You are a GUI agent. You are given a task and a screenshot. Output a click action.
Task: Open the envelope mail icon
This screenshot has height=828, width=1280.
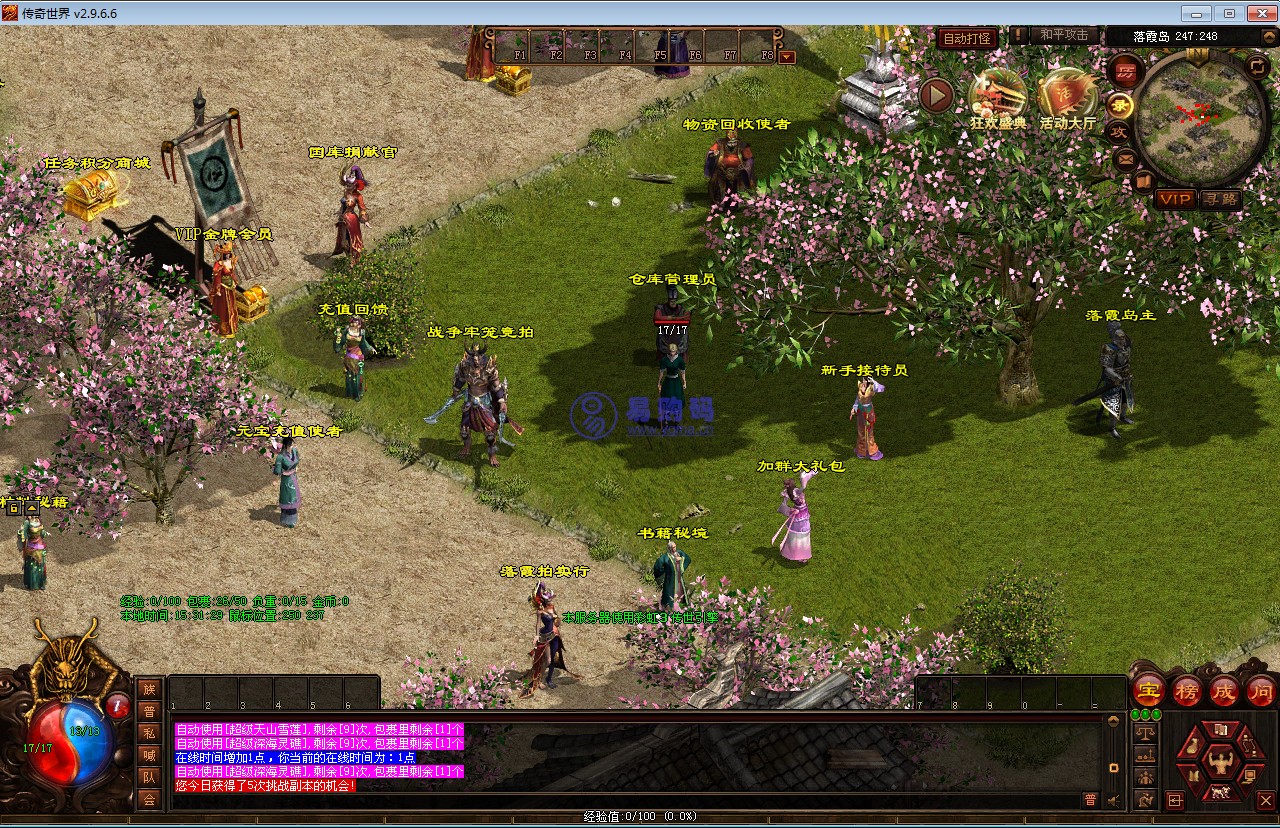(1126, 157)
